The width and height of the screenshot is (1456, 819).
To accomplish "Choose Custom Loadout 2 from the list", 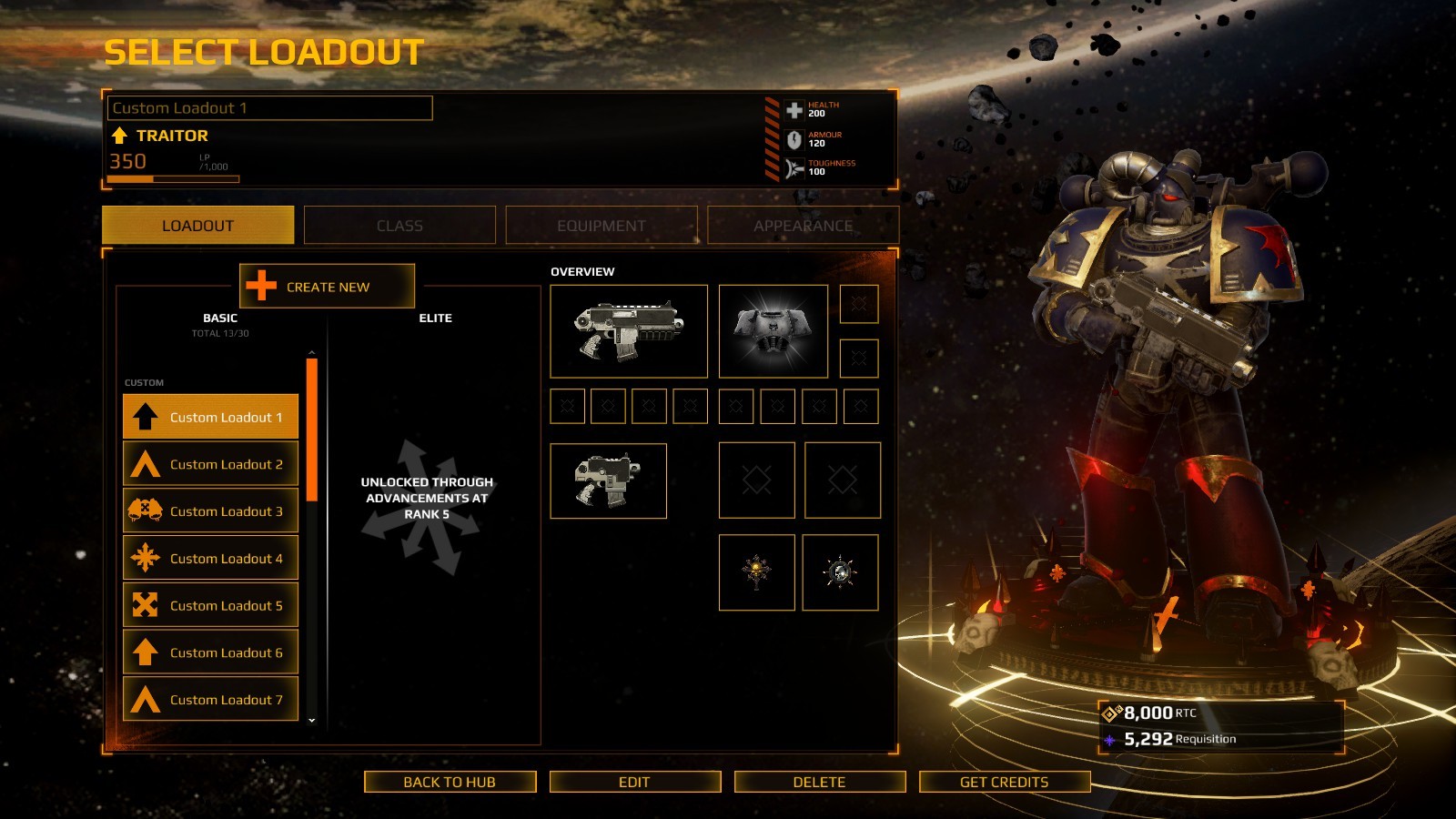I will [x=210, y=464].
